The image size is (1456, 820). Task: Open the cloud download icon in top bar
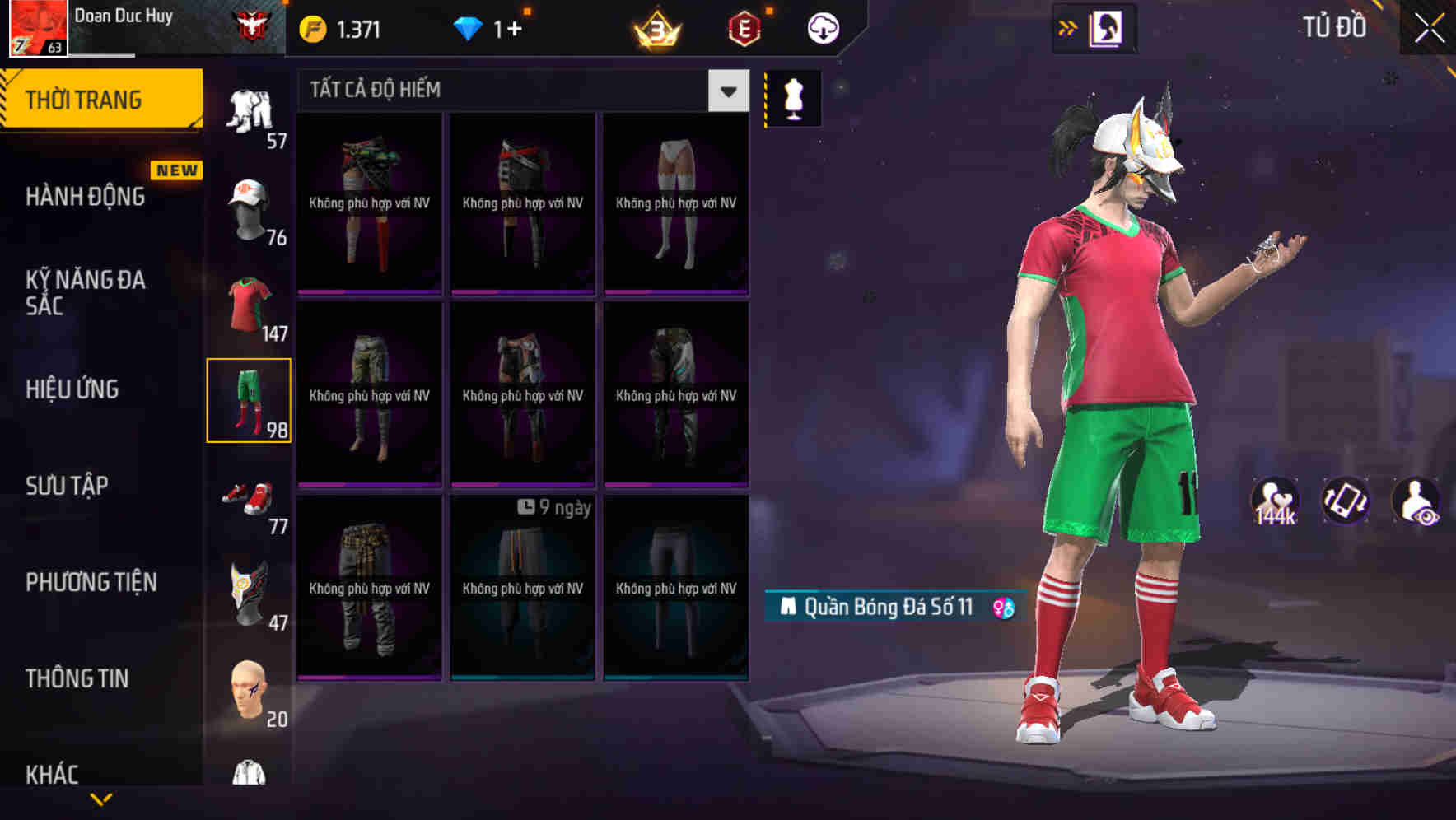[823, 27]
